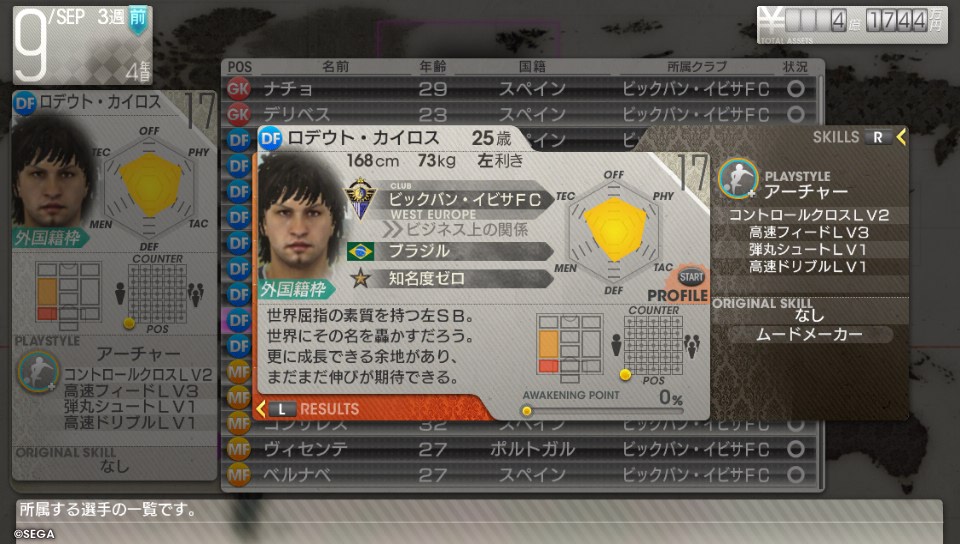The width and height of the screenshot is (960, 544).
Task: Choose the コントロールクロスLV2 skill in skills panel
Action: (808, 215)
